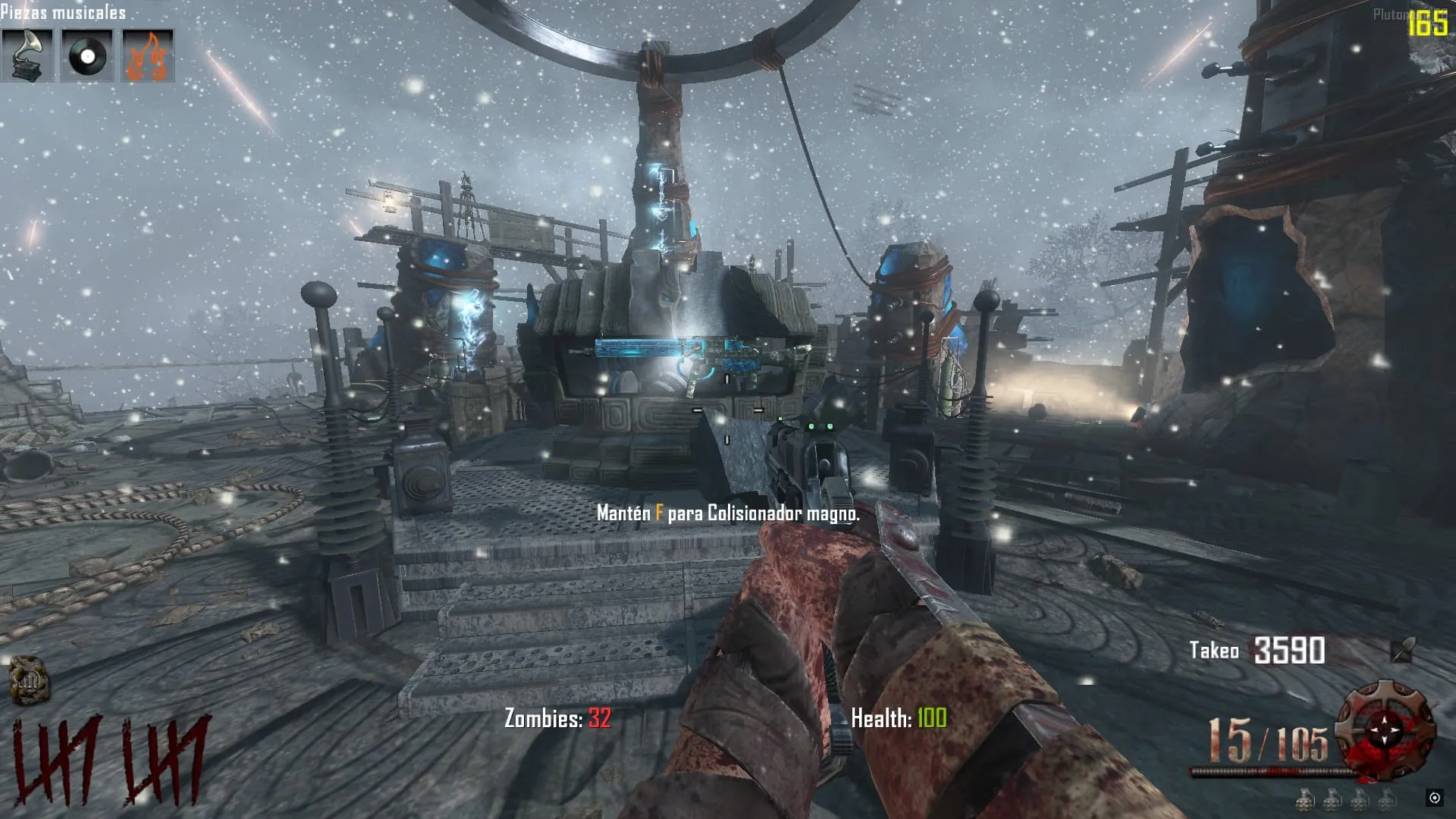
Task: Click the shovel icon beside Takeo's score
Action: coord(1402,650)
